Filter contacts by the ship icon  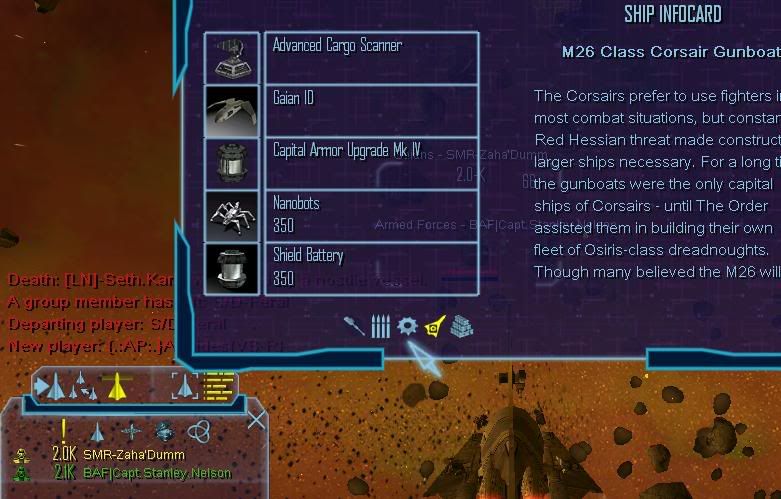pos(98,432)
